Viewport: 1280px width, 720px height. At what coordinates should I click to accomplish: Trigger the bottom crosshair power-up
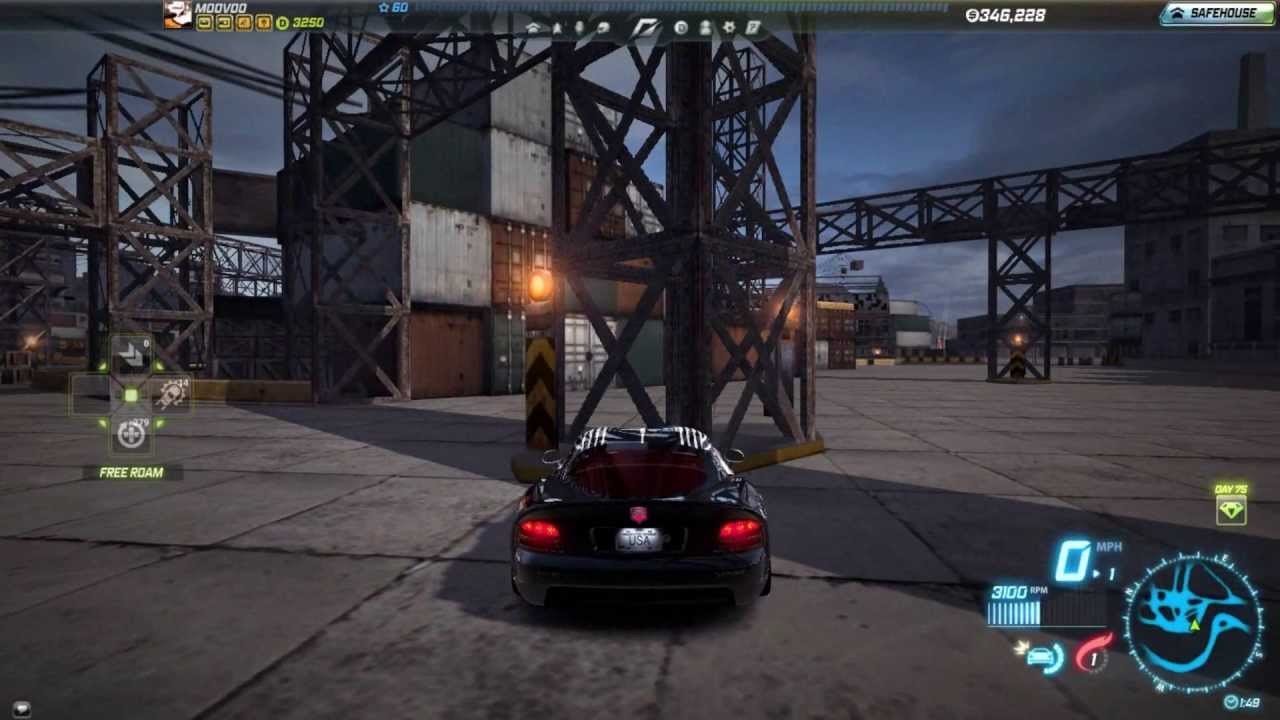[131, 435]
